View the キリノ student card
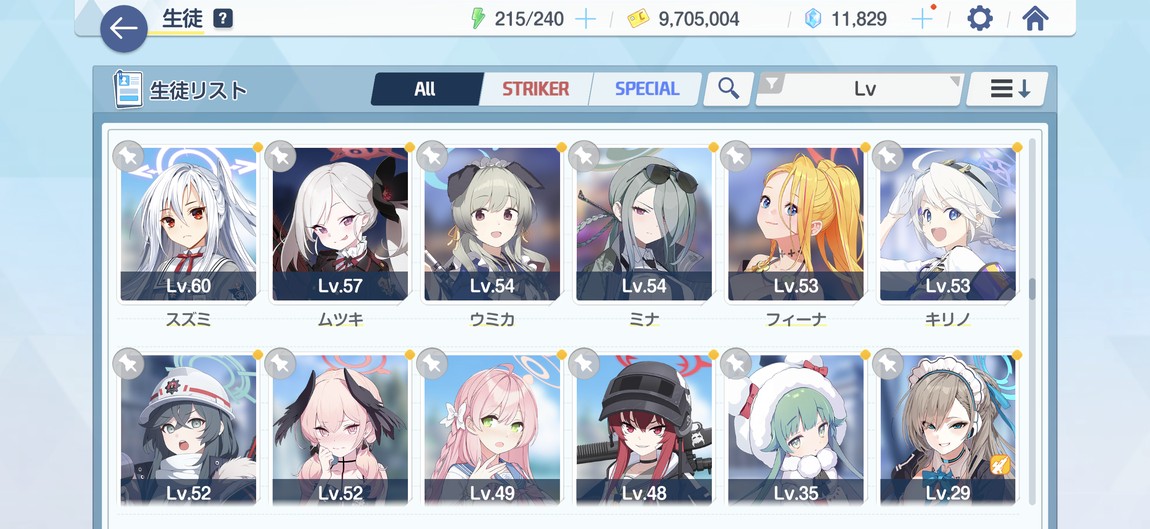The width and height of the screenshot is (1150, 529). click(948, 225)
